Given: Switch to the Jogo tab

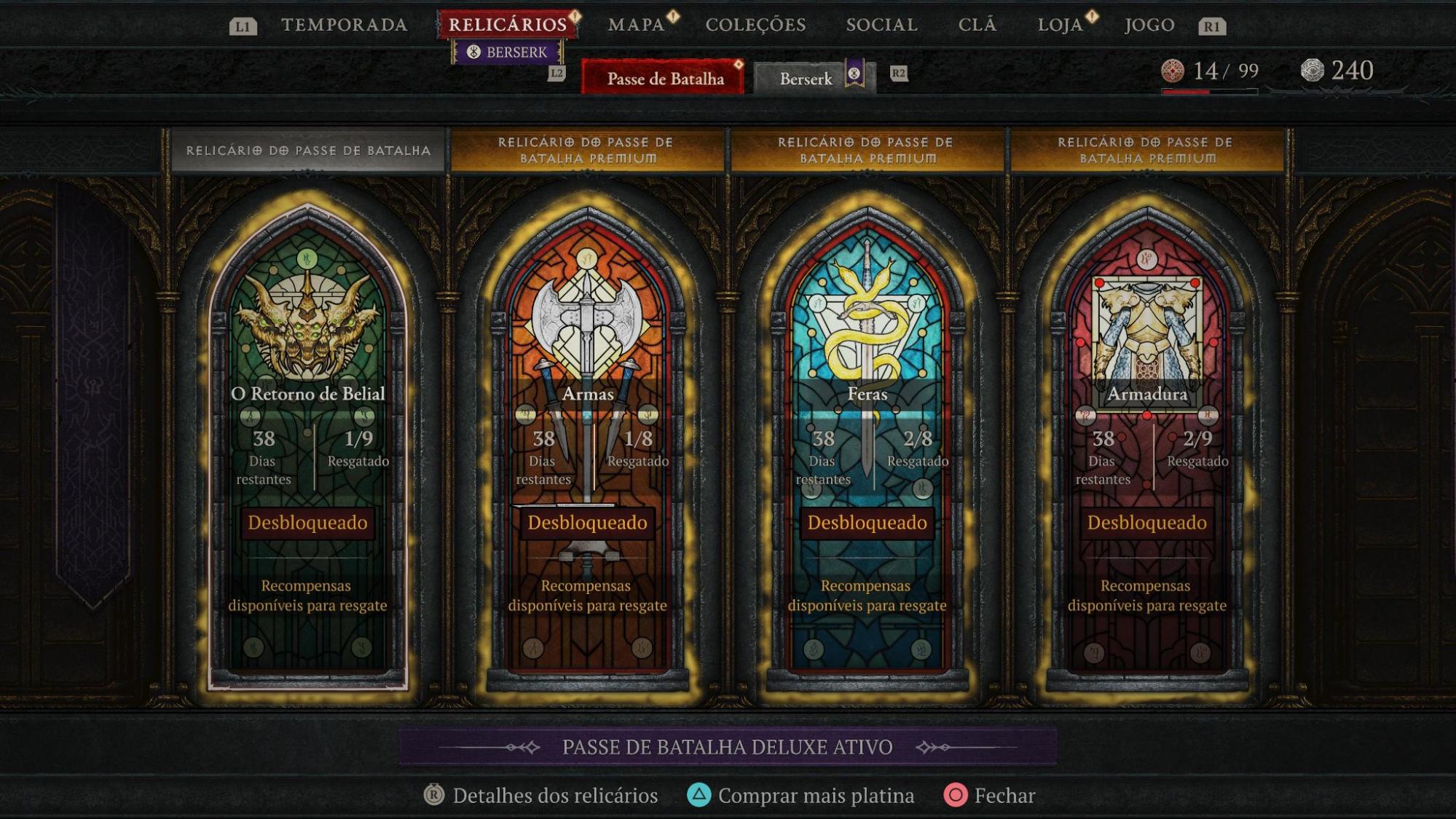Looking at the screenshot, I should coord(1149,25).
